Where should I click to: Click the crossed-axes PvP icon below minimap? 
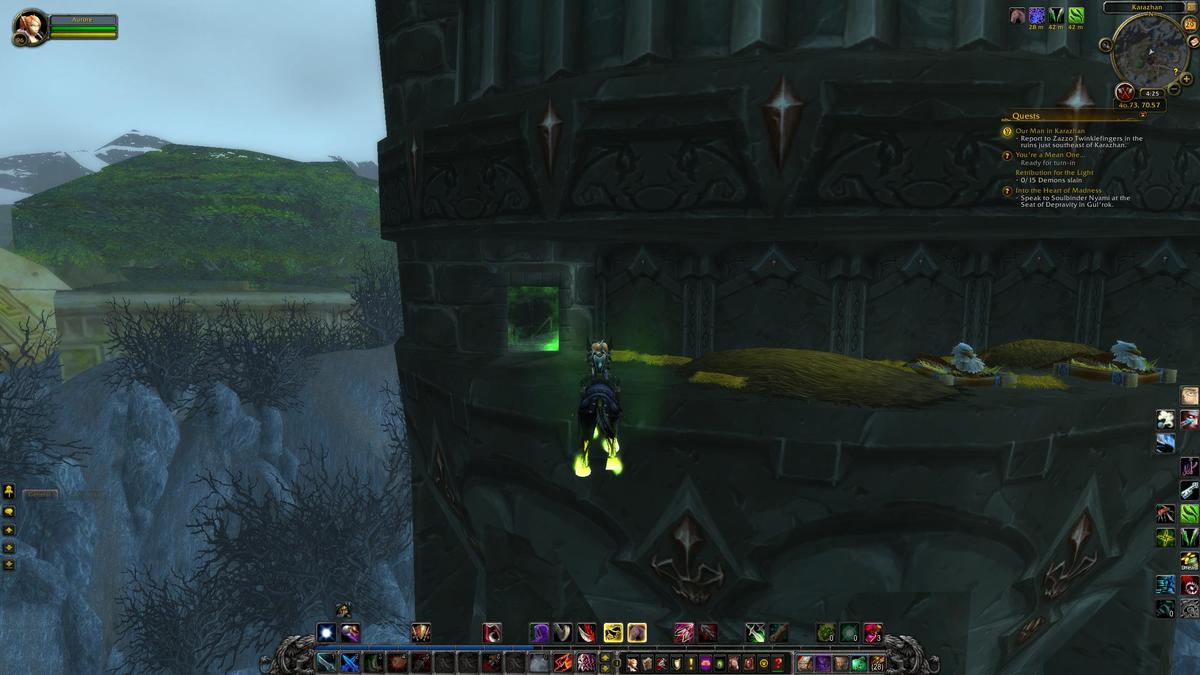click(x=1123, y=92)
